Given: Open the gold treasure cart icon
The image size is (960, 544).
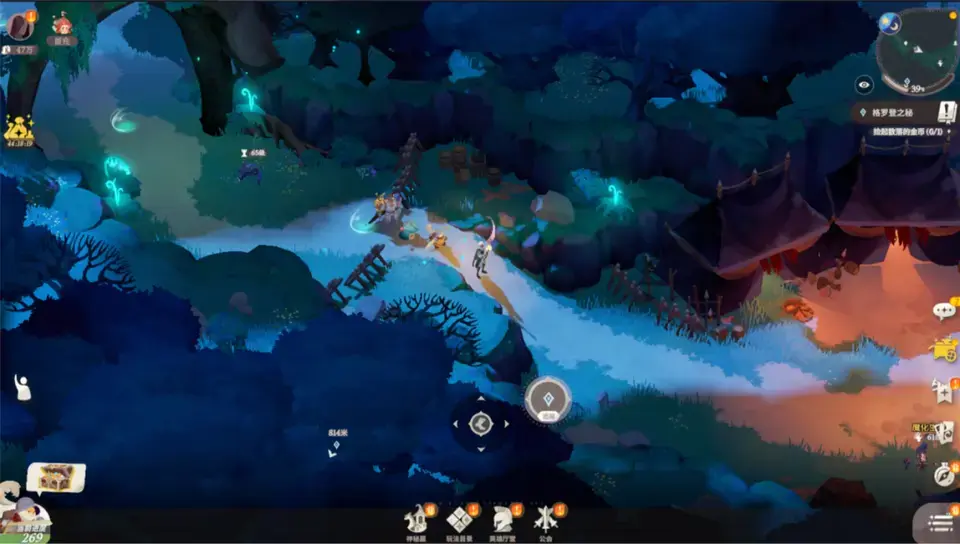Looking at the screenshot, I should click(x=943, y=350).
